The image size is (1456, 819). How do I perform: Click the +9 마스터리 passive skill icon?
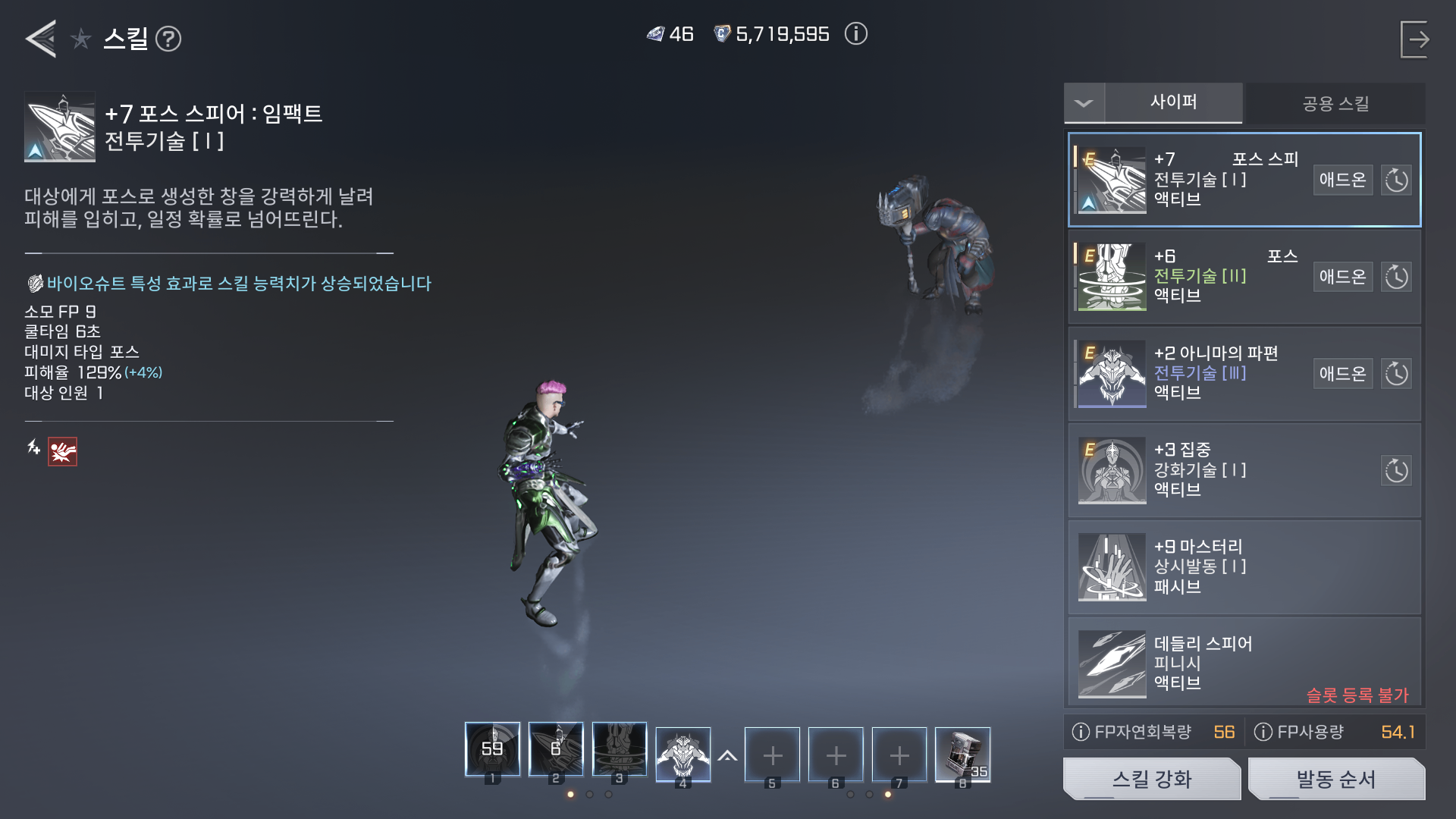click(x=1111, y=567)
